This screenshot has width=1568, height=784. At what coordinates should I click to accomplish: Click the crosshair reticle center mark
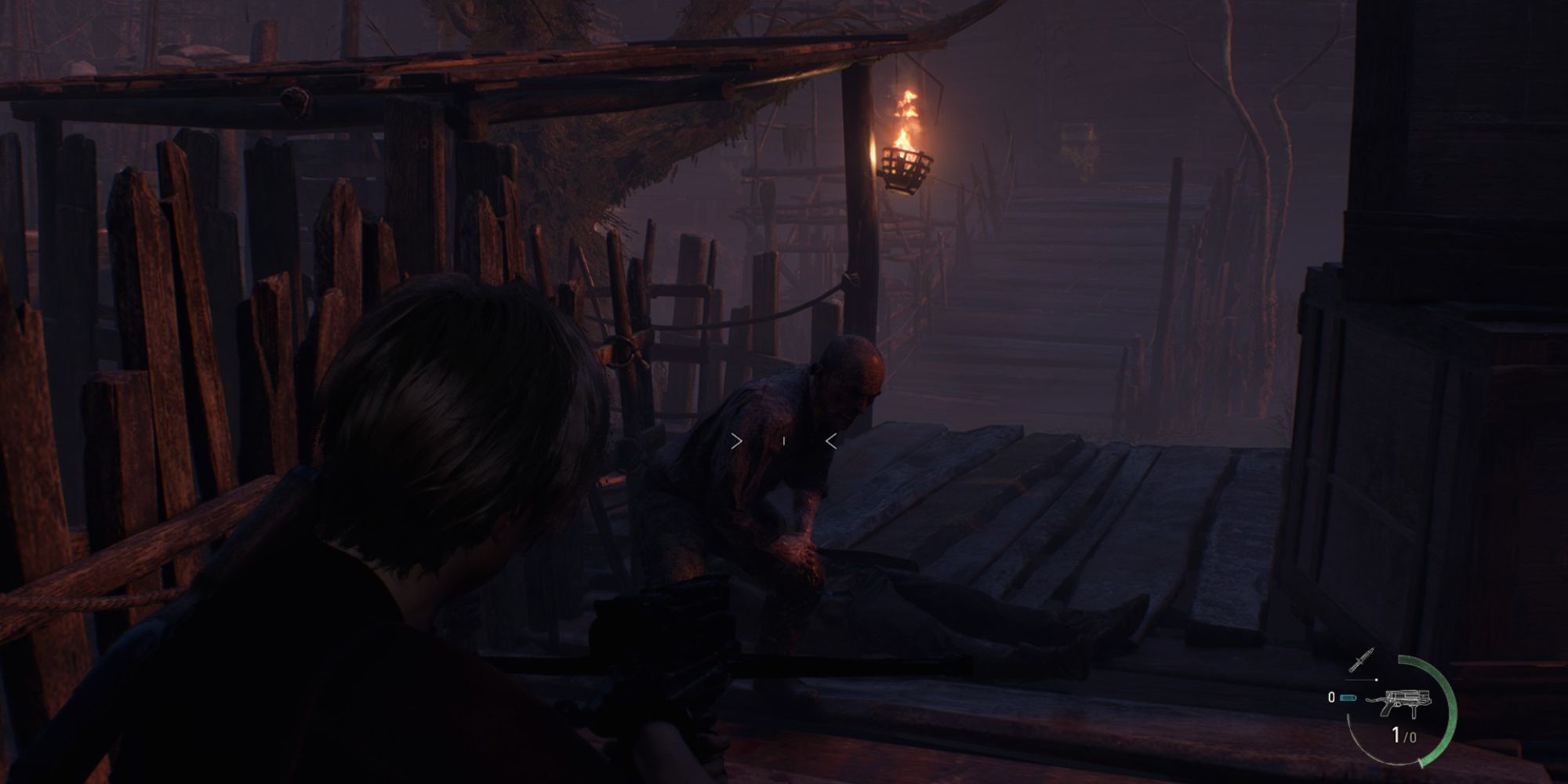click(783, 441)
